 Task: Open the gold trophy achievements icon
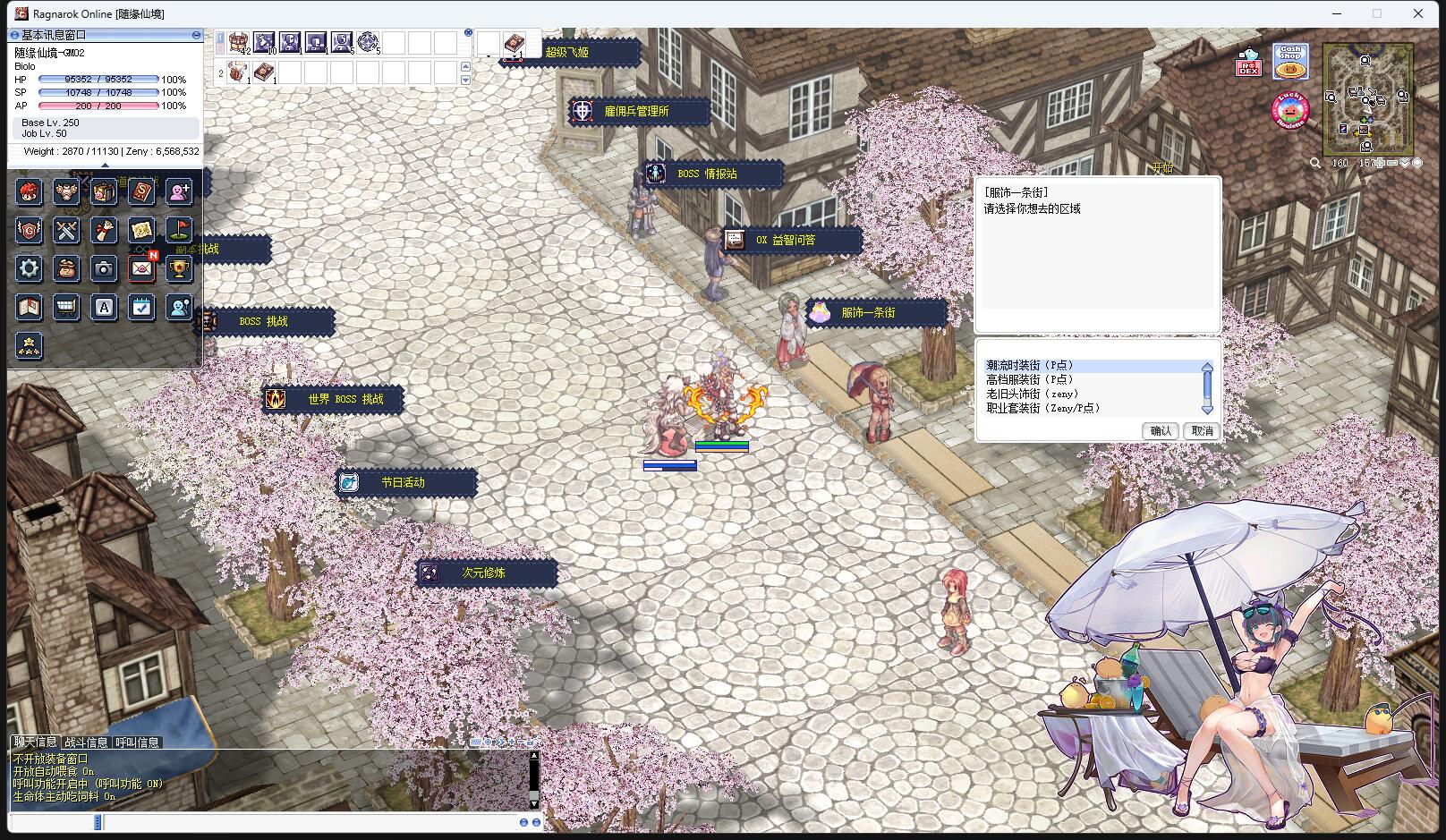click(179, 268)
